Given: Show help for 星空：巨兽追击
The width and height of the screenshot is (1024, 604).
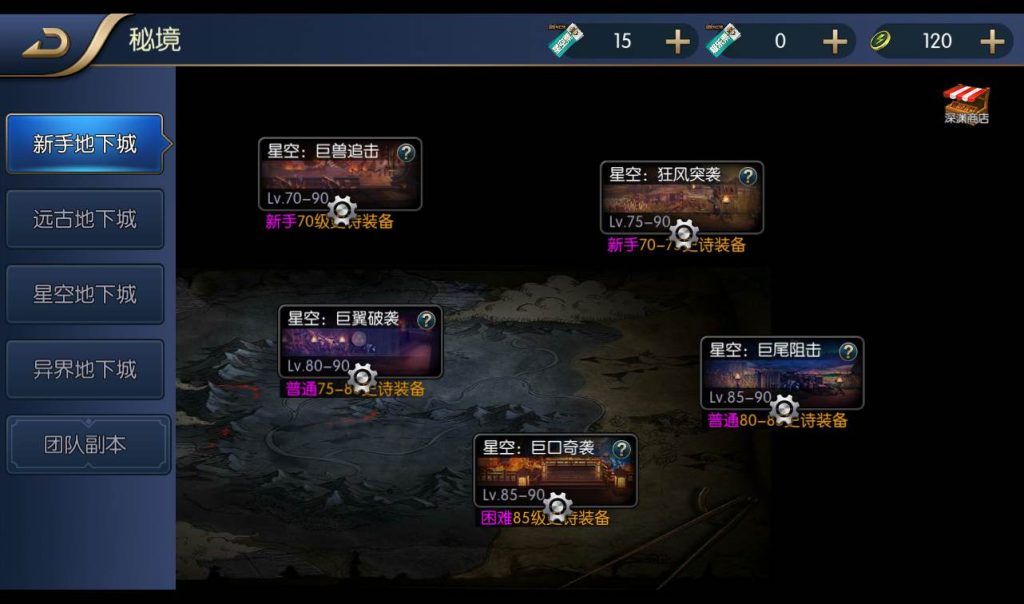Looking at the screenshot, I should [x=406, y=153].
